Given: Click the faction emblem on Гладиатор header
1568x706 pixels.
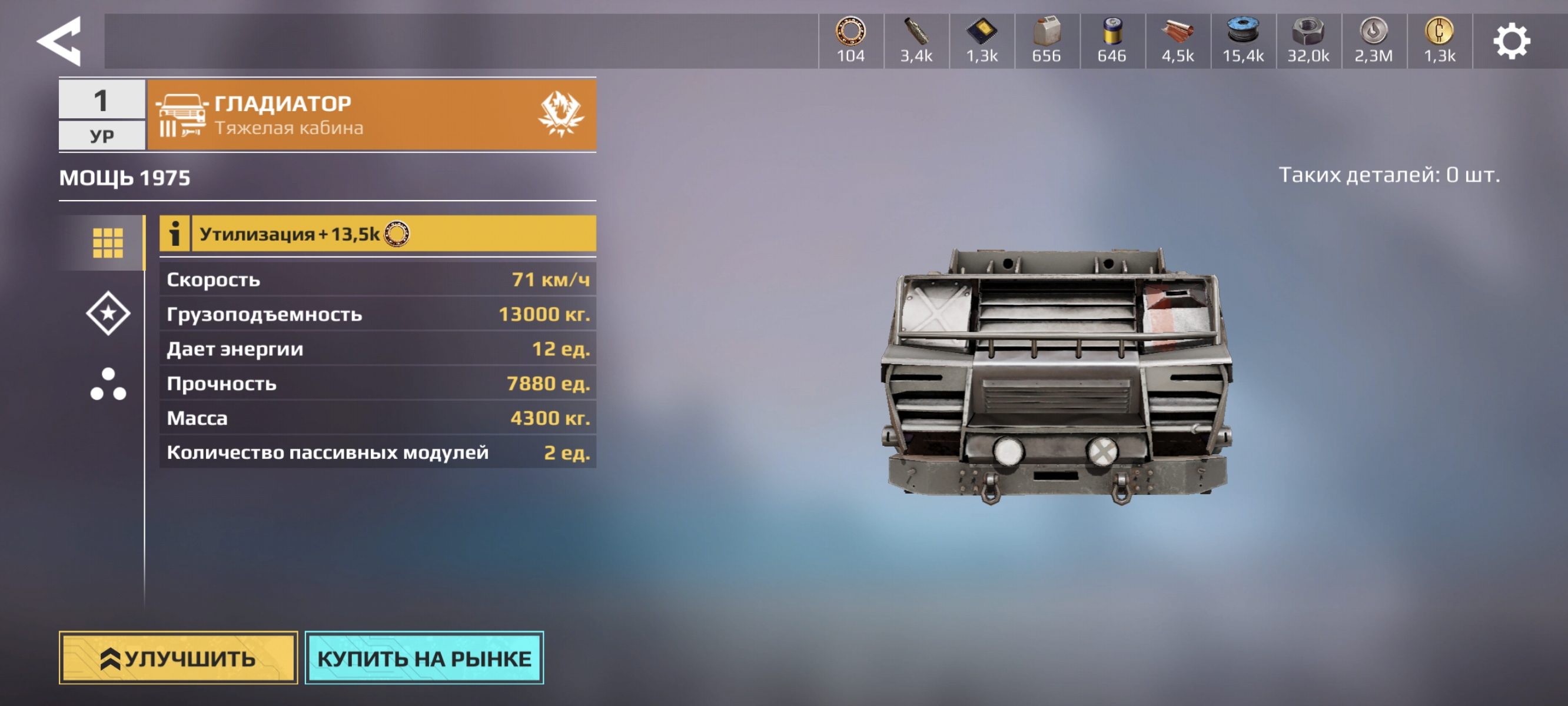Looking at the screenshot, I should [x=560, y=114].
